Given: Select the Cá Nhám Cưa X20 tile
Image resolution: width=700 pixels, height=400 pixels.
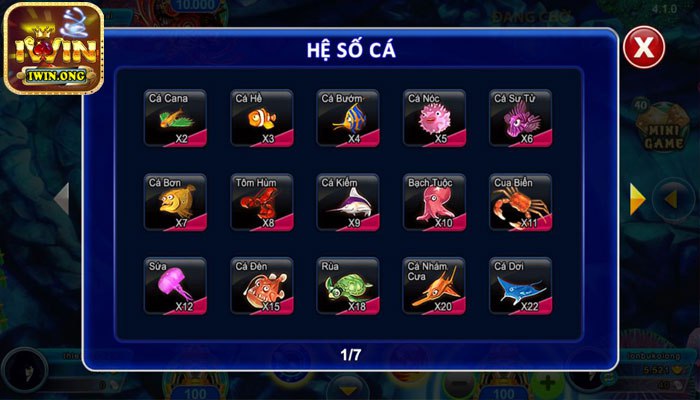Looking at the screenshot, I should 434,287.
